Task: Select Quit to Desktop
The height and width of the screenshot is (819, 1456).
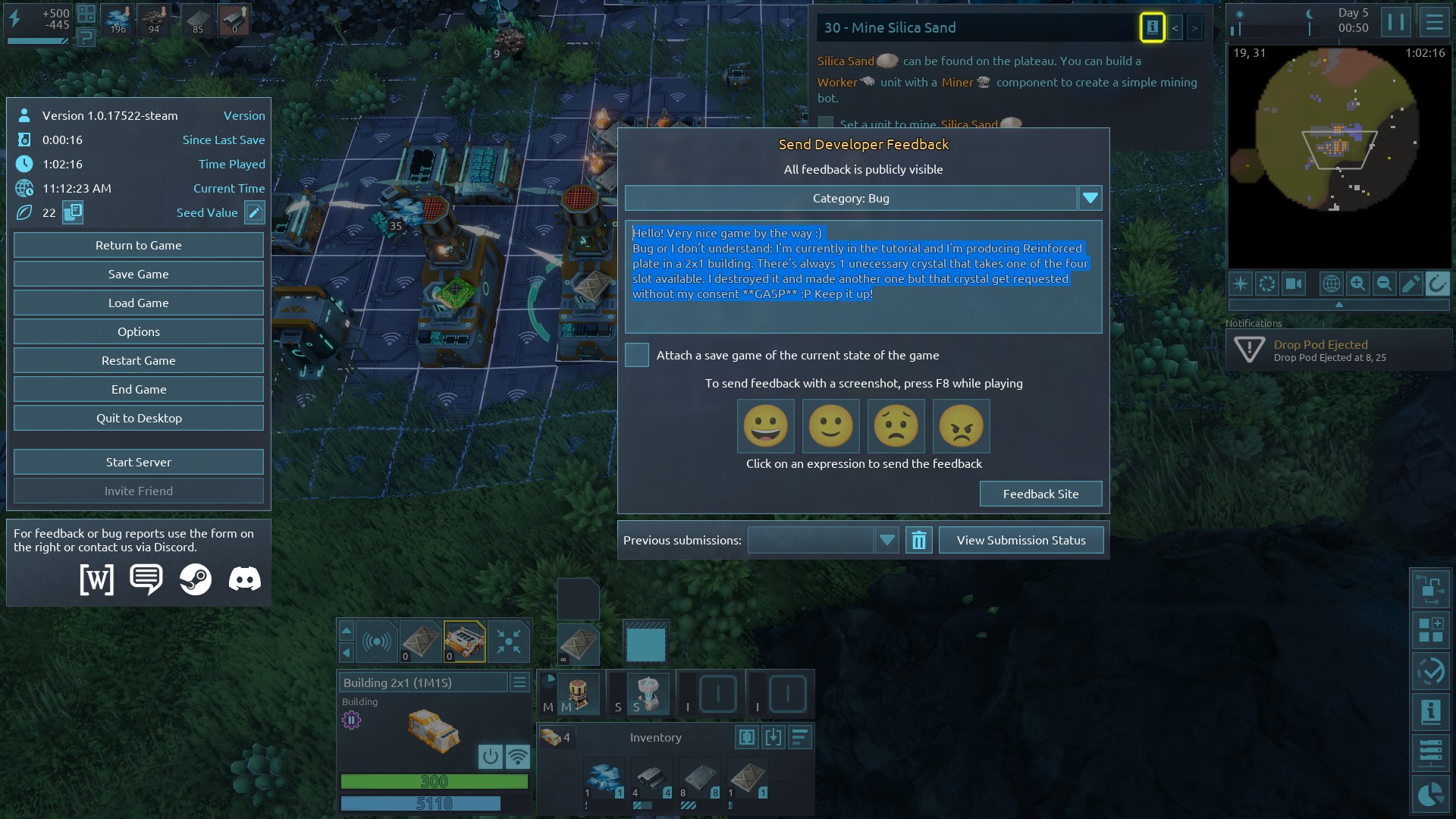Action: [x=138, y=418]
